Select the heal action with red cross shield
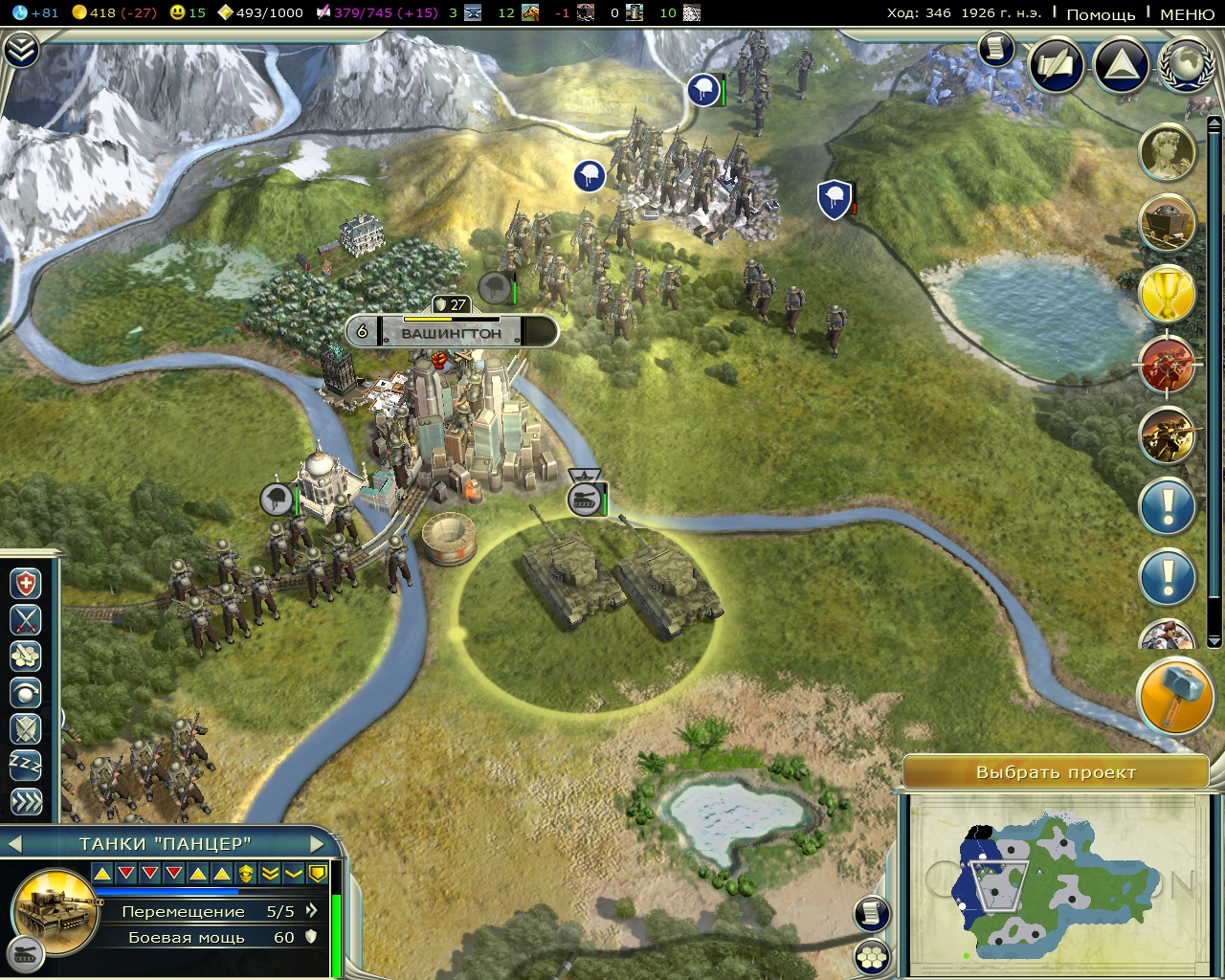Screen dimensions: 1225x980 26,583
